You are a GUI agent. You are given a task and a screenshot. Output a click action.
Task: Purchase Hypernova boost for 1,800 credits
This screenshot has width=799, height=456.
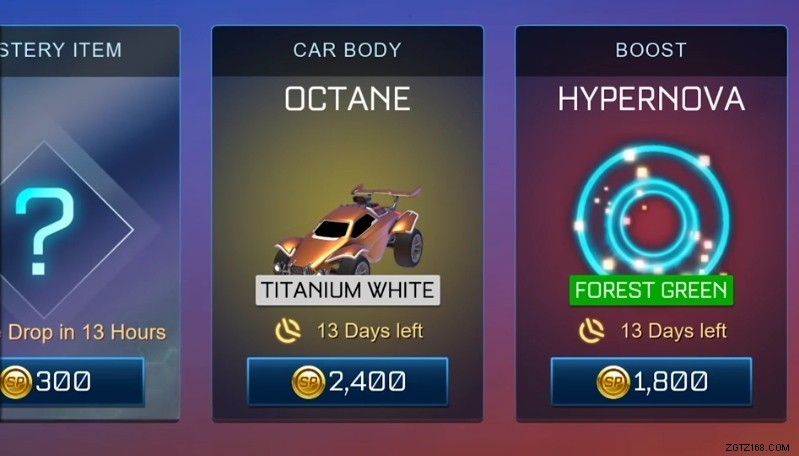pyautogui.click(x=651, y=381)
